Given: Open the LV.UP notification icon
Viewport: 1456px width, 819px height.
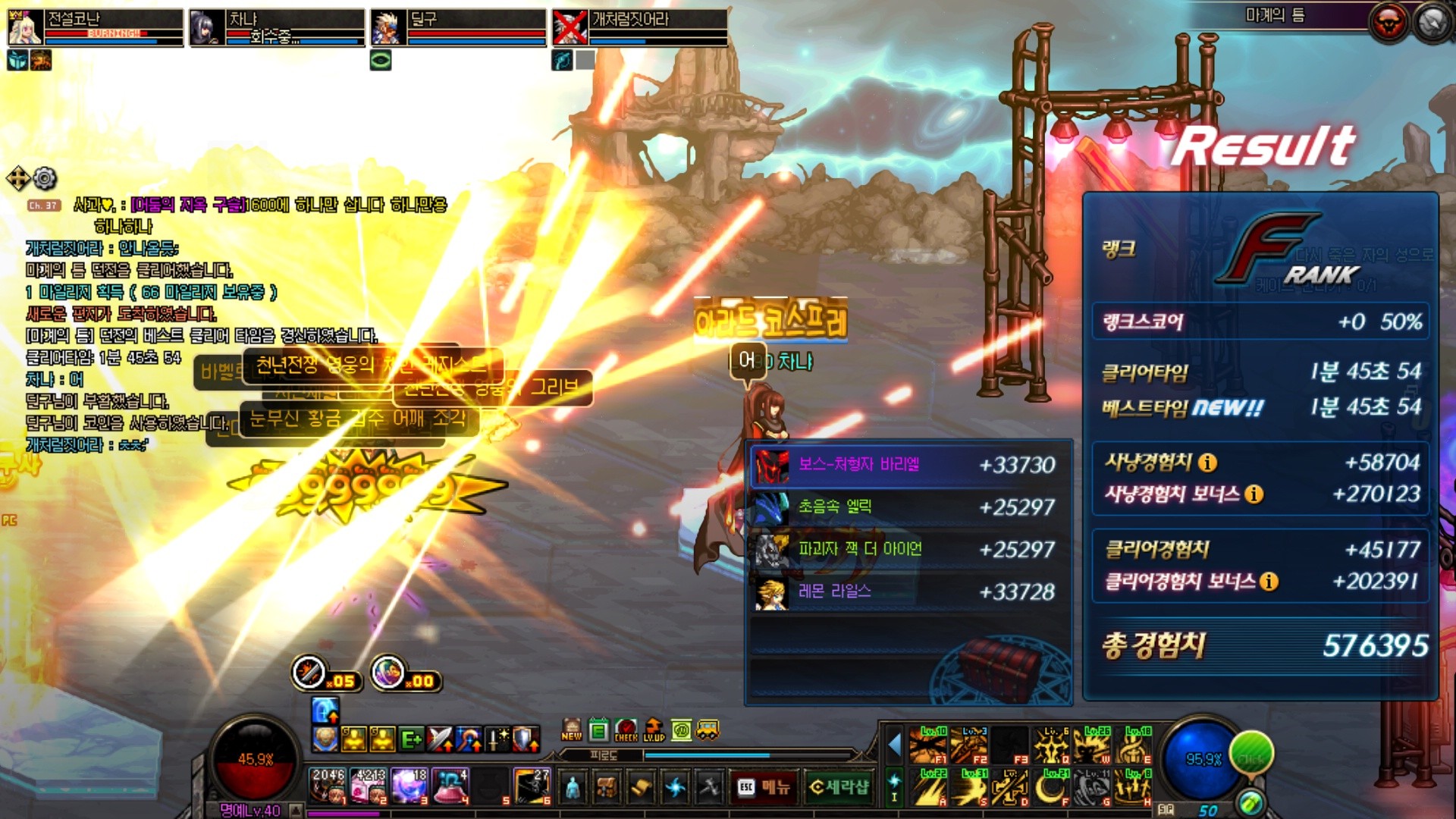Looking at the screenshot, I should tap(654, 730).
